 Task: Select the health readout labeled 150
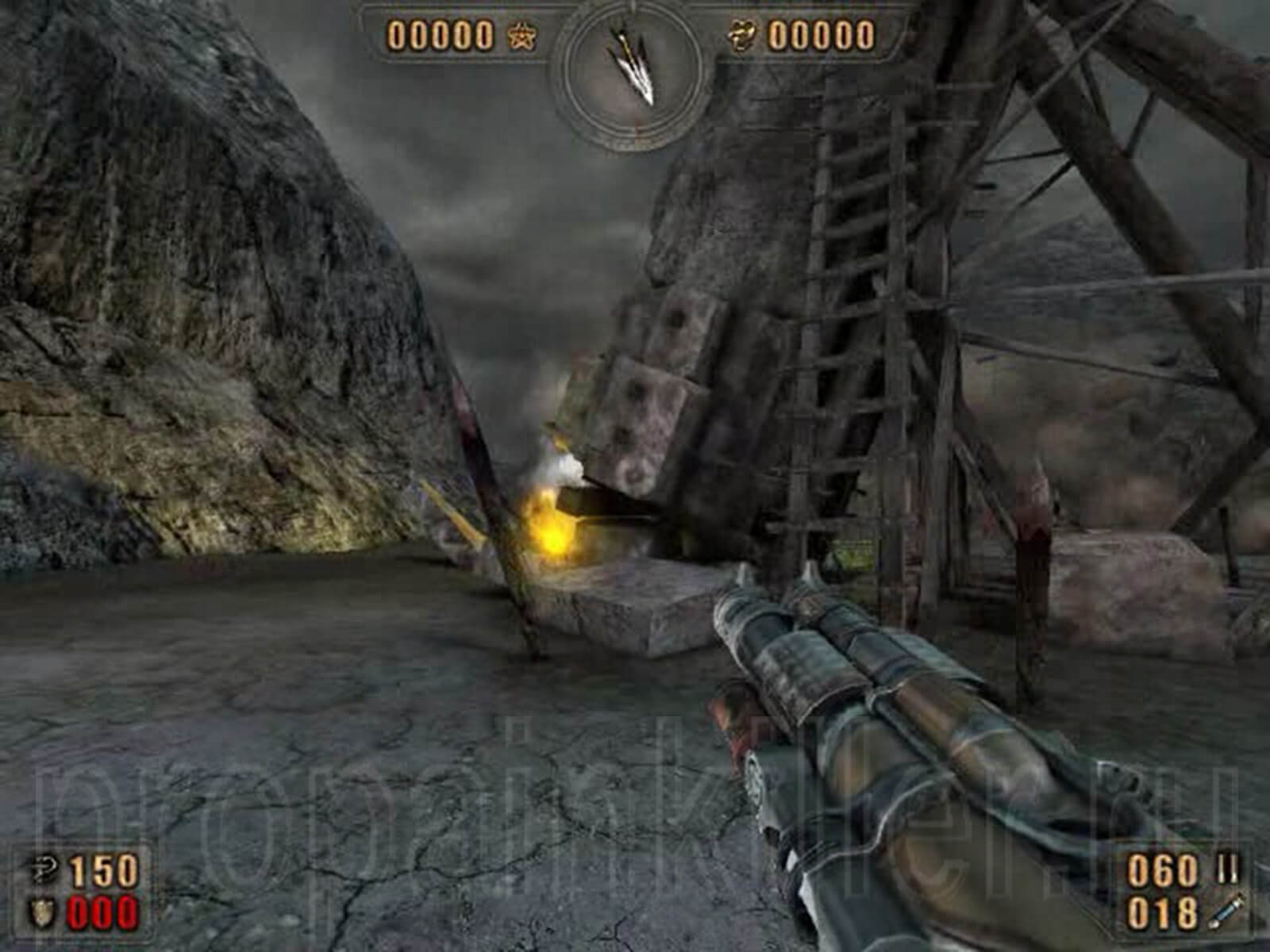point(103,868)
